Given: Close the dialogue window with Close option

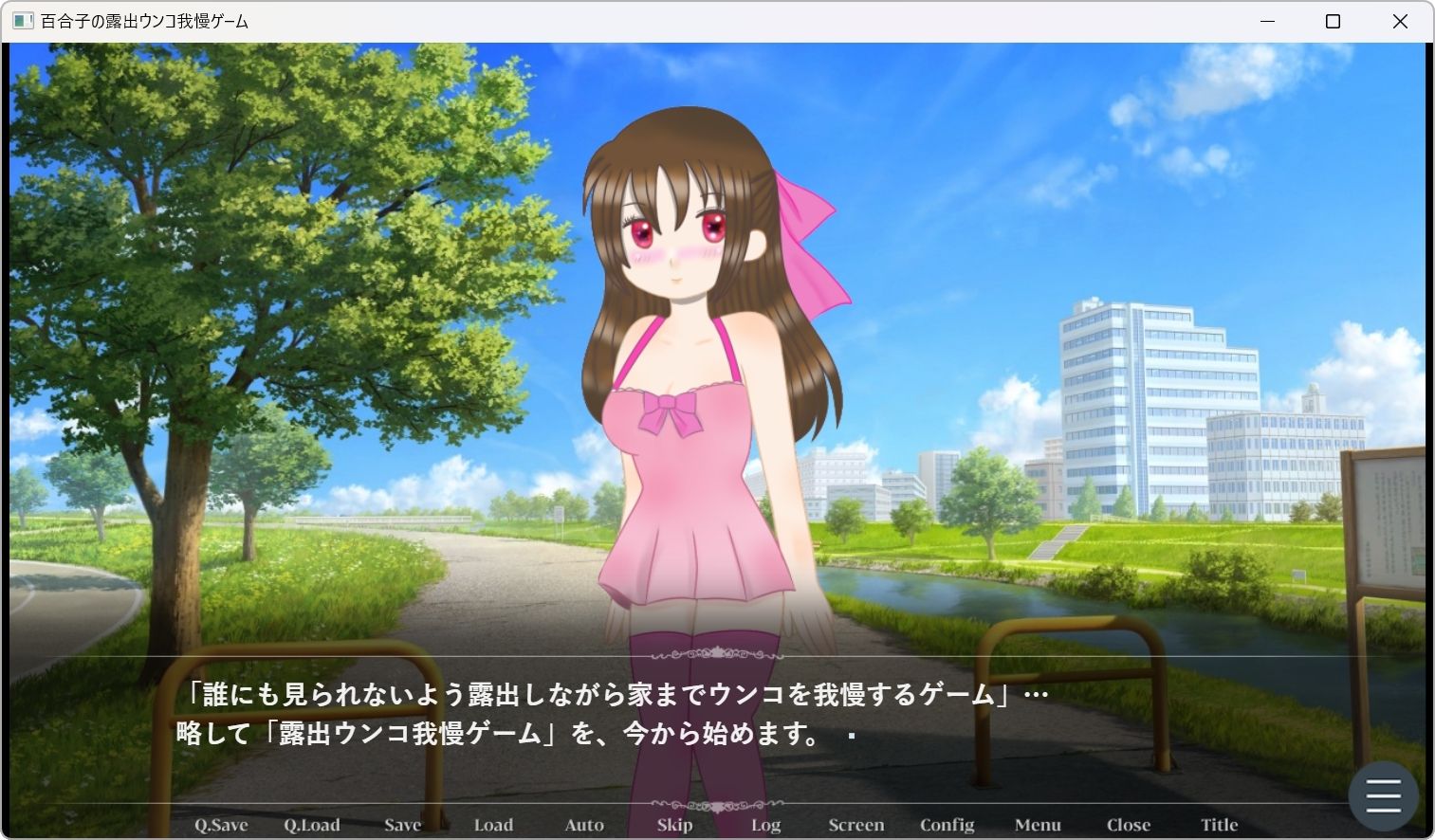Looking at the screenshot, I should [1128, 824].
